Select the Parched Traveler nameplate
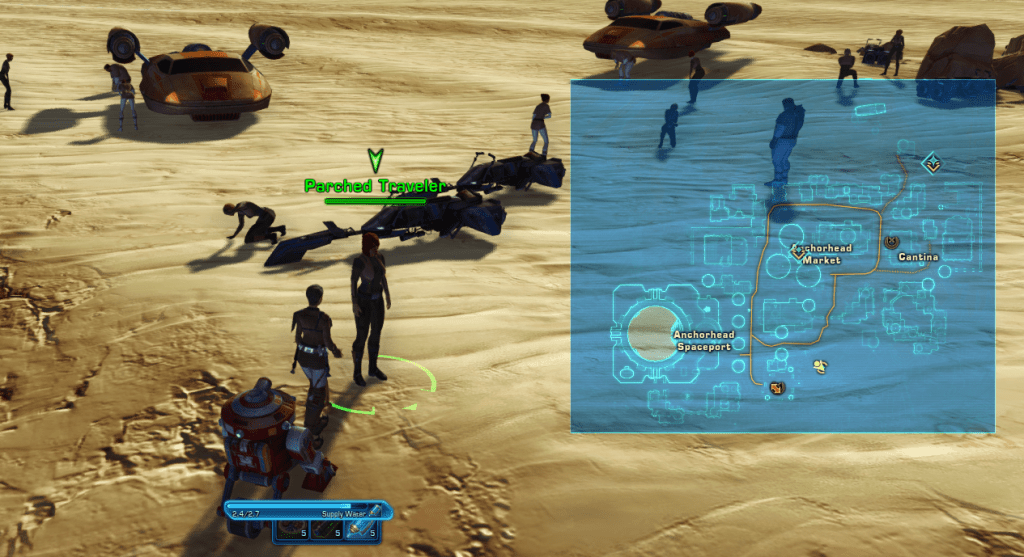Screen dimensions: 1024x557 coord(374,186)
